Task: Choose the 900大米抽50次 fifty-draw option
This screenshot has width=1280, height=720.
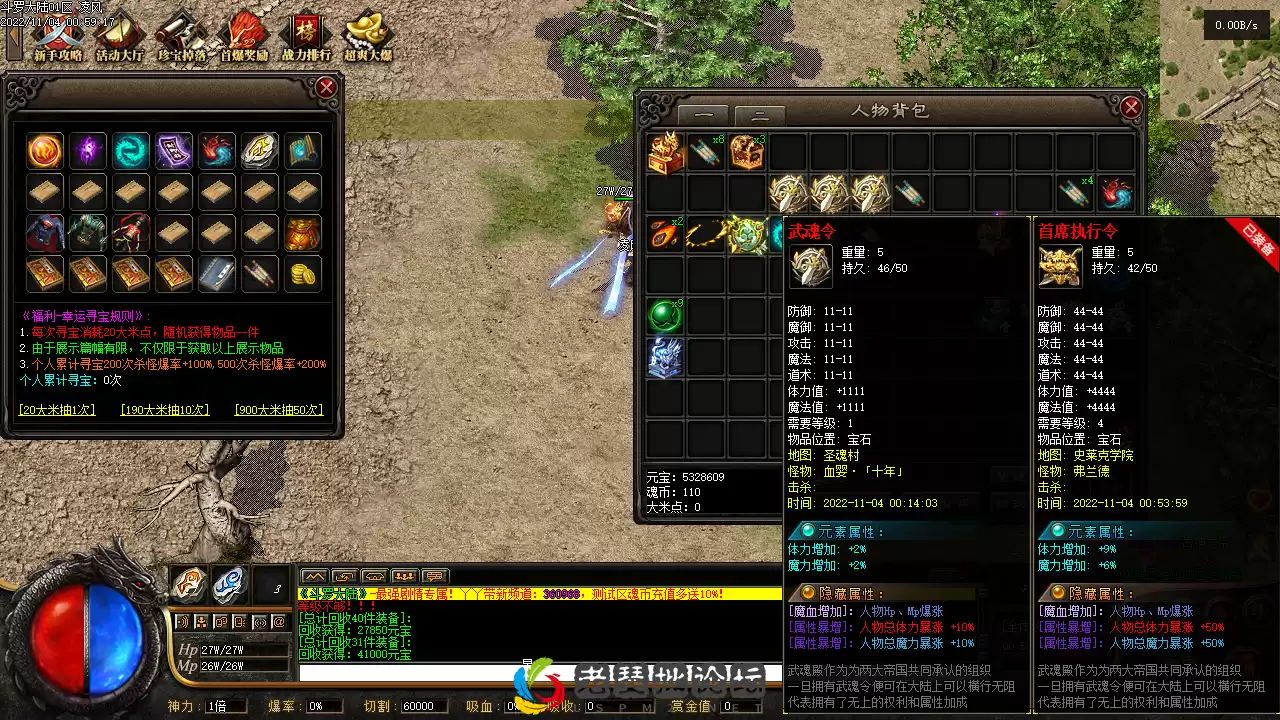Action: 279,410
